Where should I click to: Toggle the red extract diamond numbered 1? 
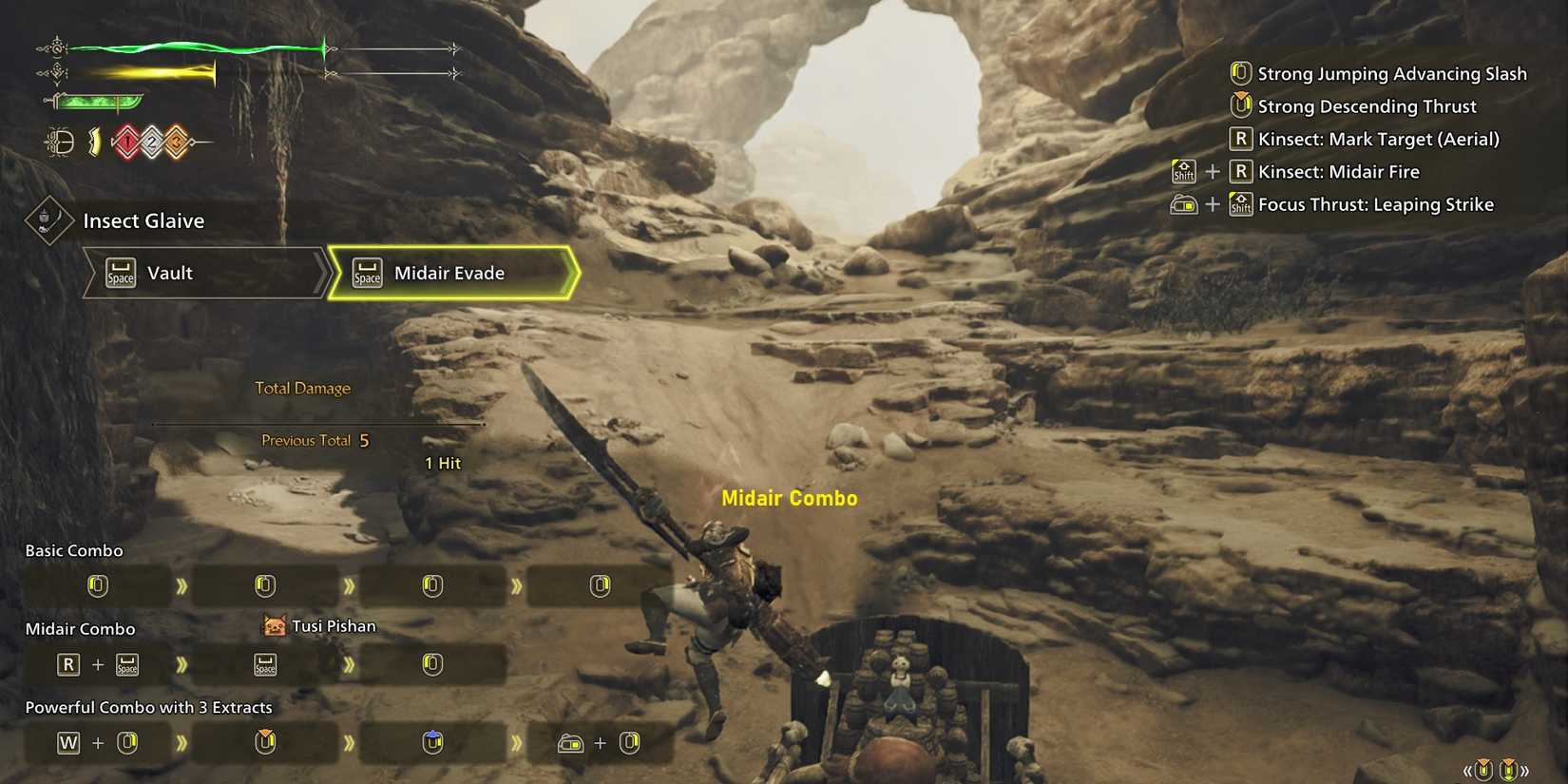127,142
